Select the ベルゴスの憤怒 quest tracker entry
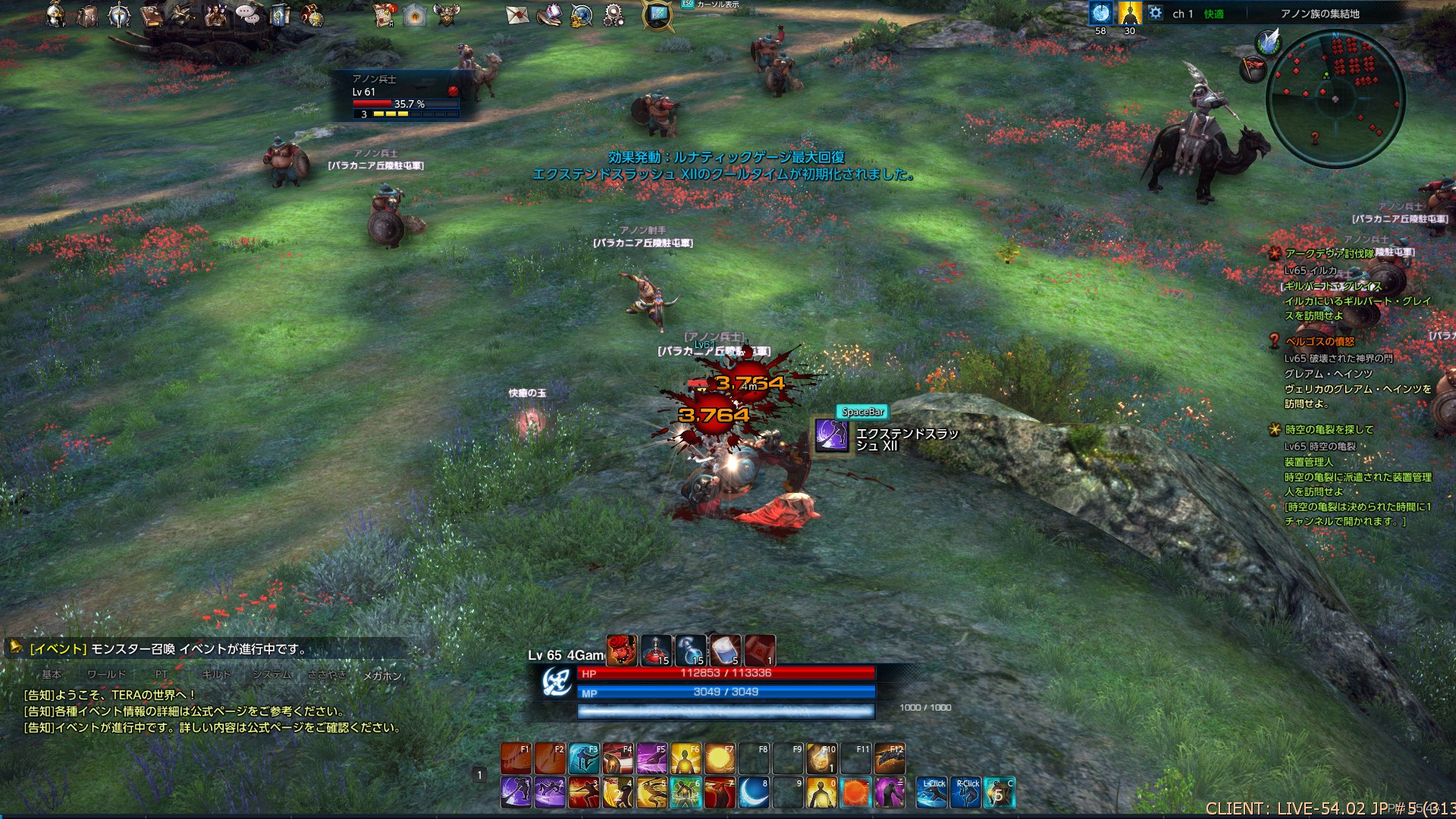1456x819 pixels. [x=1319, y=341]
